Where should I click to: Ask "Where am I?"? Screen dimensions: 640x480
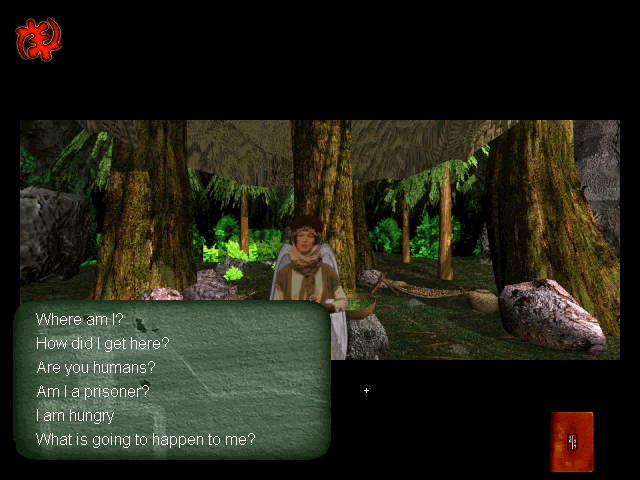[x=79, y=319]
